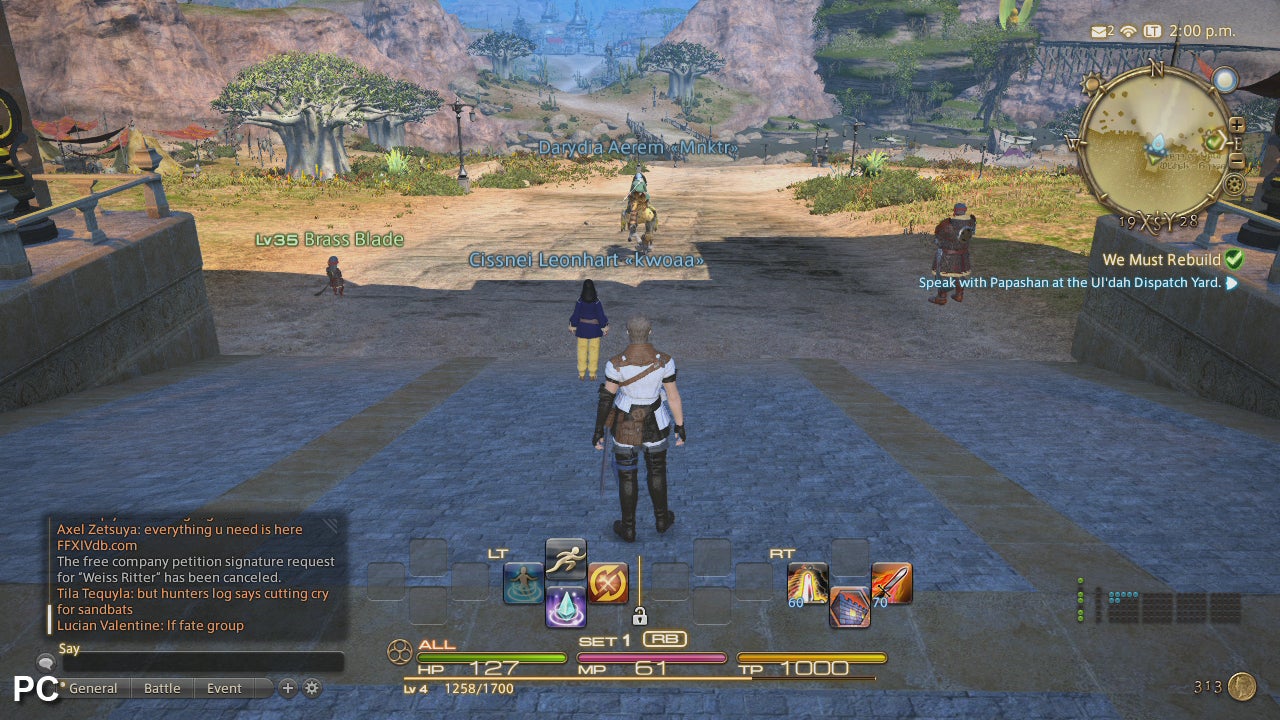Activate the fire spell with 60 cost
The image size is (1280, 720).
pos(807,583)
